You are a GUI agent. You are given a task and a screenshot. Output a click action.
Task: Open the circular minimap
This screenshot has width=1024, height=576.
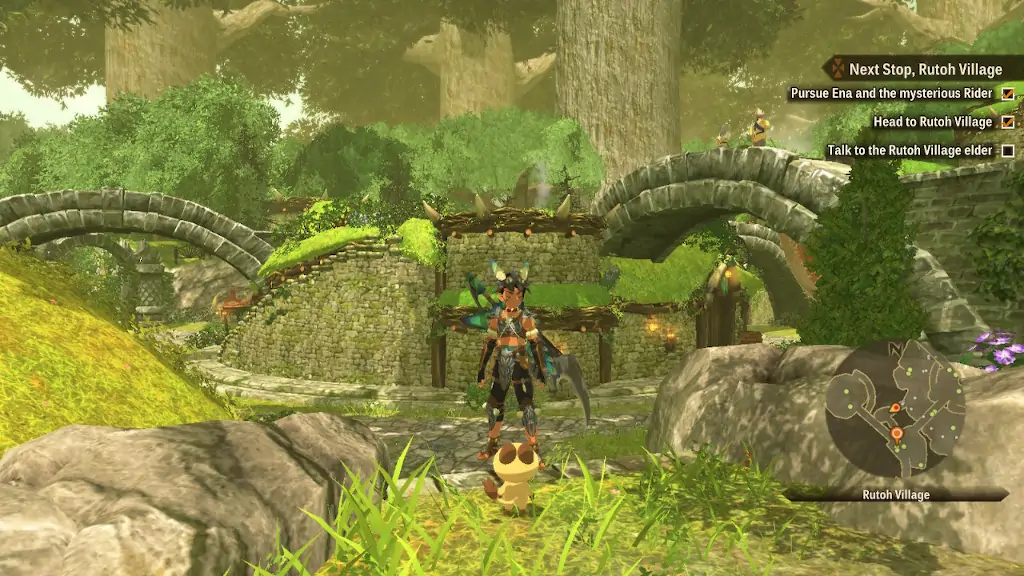(895, 408)
